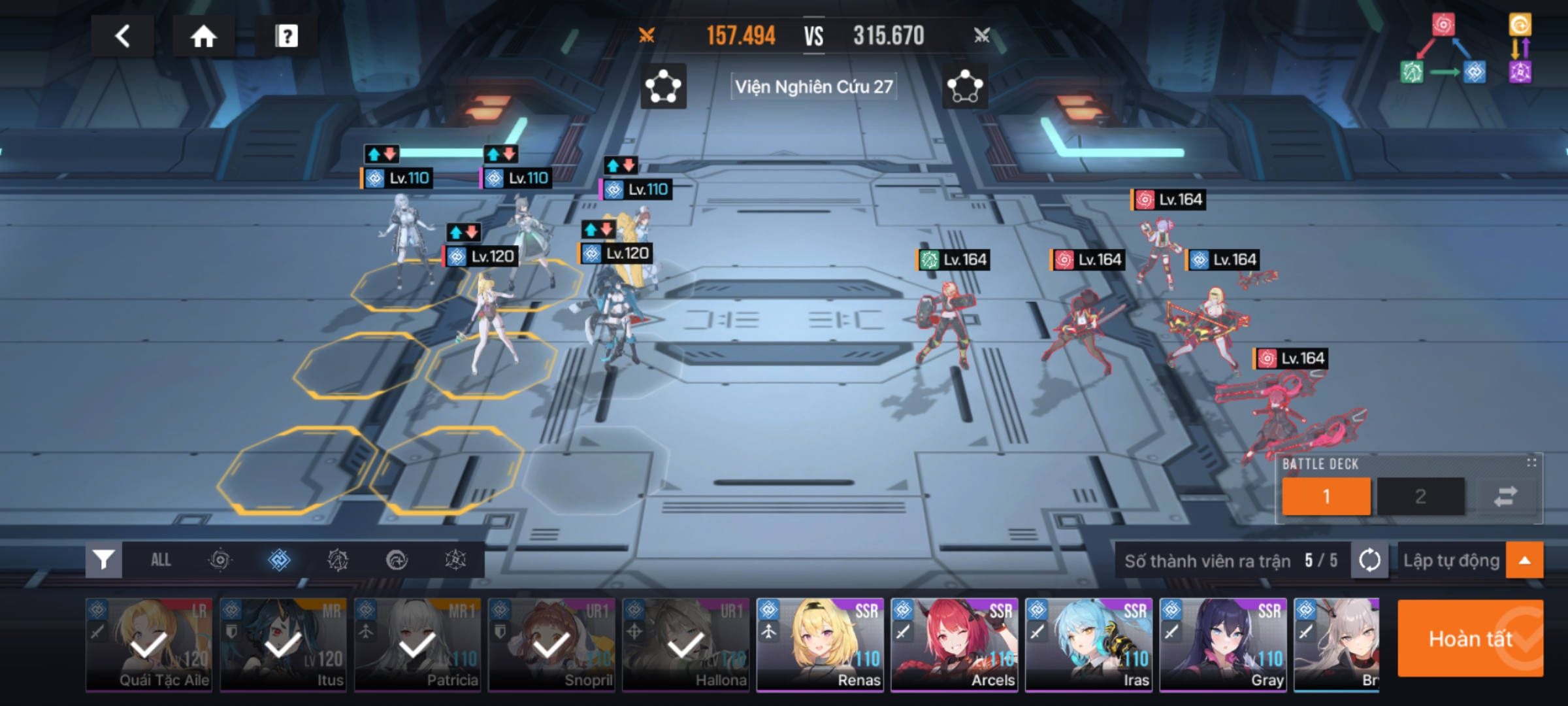Remove Patricia from the lineup
Screen dimensions: 1568x706
417,645
